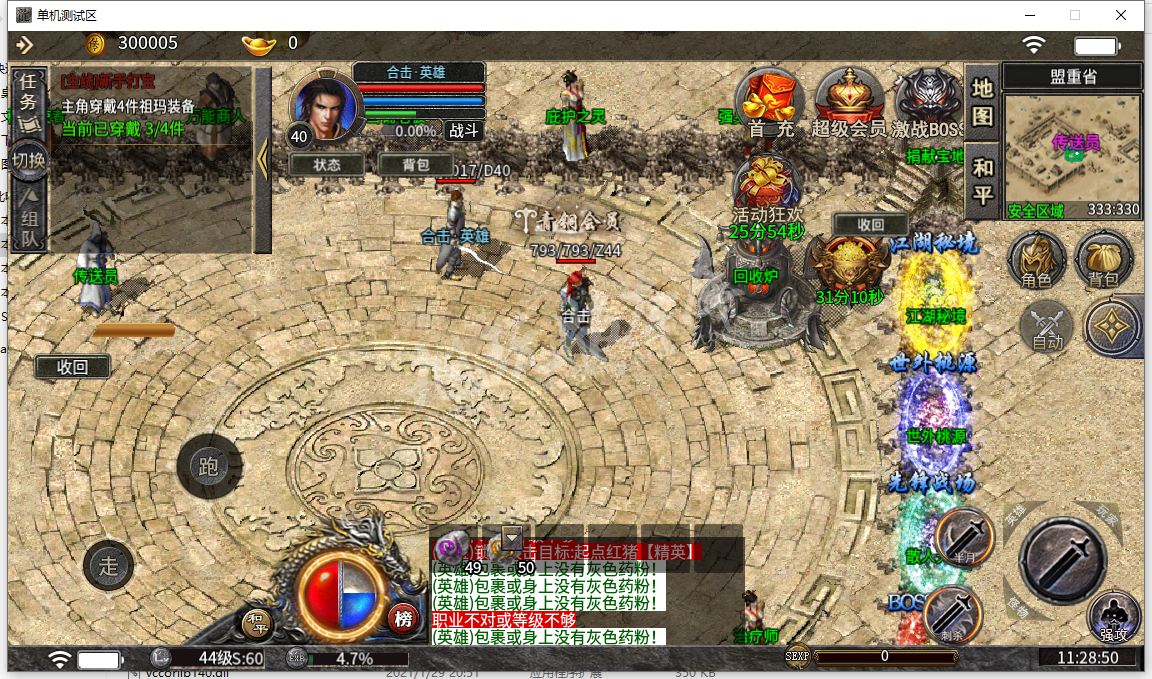Open the 榜 ranking button

403,618
